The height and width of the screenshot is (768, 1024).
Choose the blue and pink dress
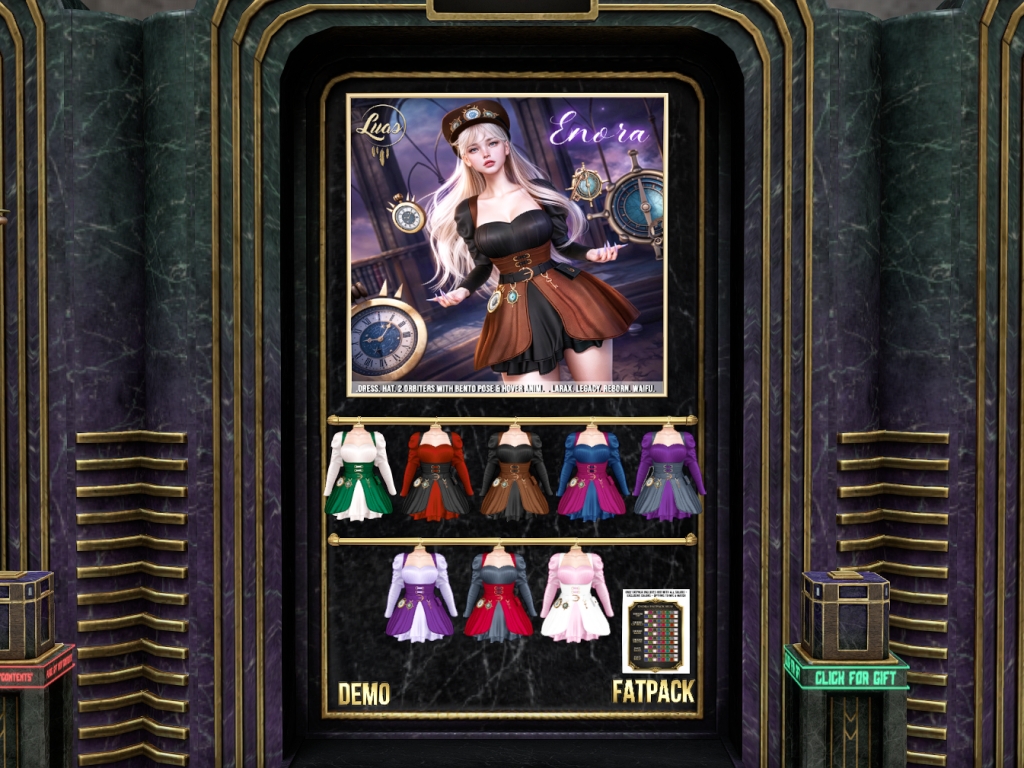[x=592, y=473]
